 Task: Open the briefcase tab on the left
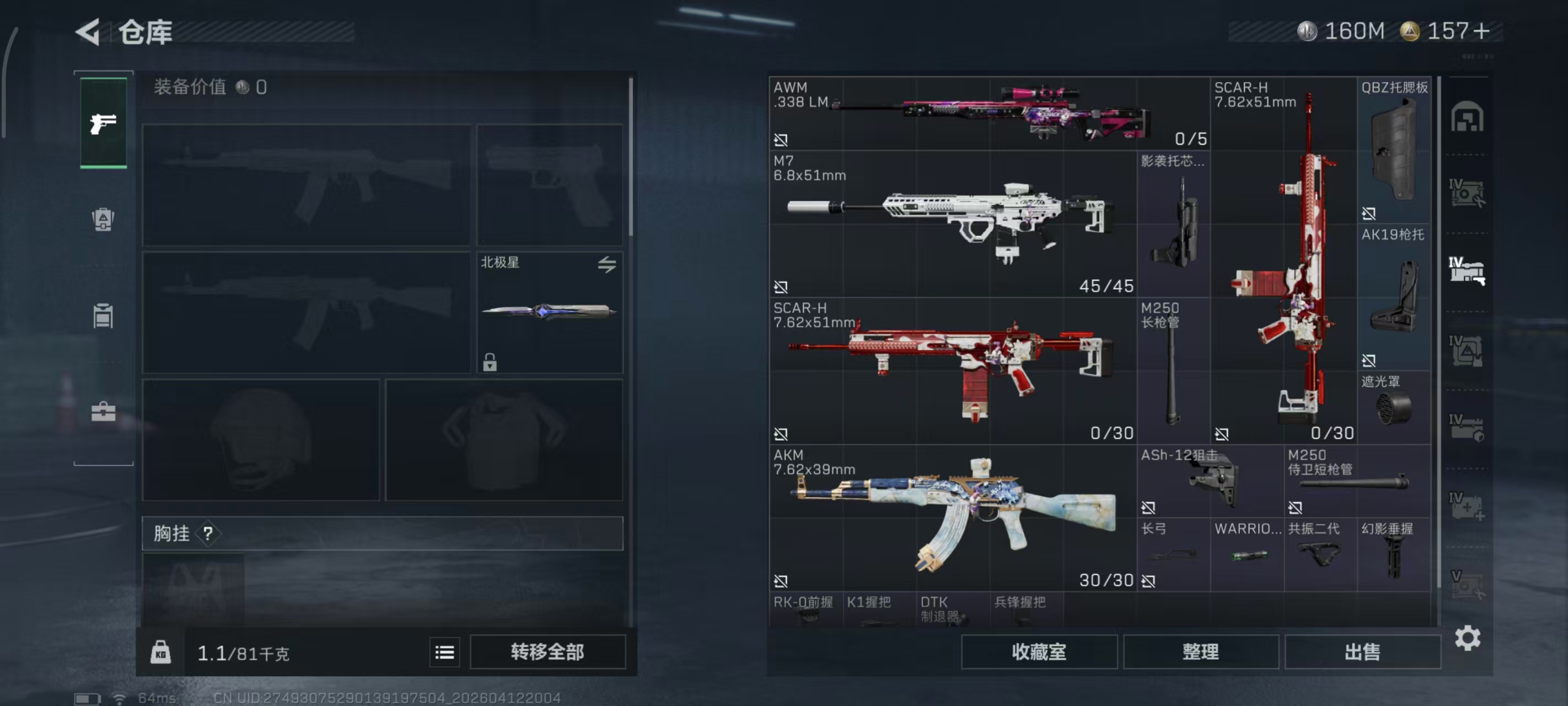click(x=104, y=412)
